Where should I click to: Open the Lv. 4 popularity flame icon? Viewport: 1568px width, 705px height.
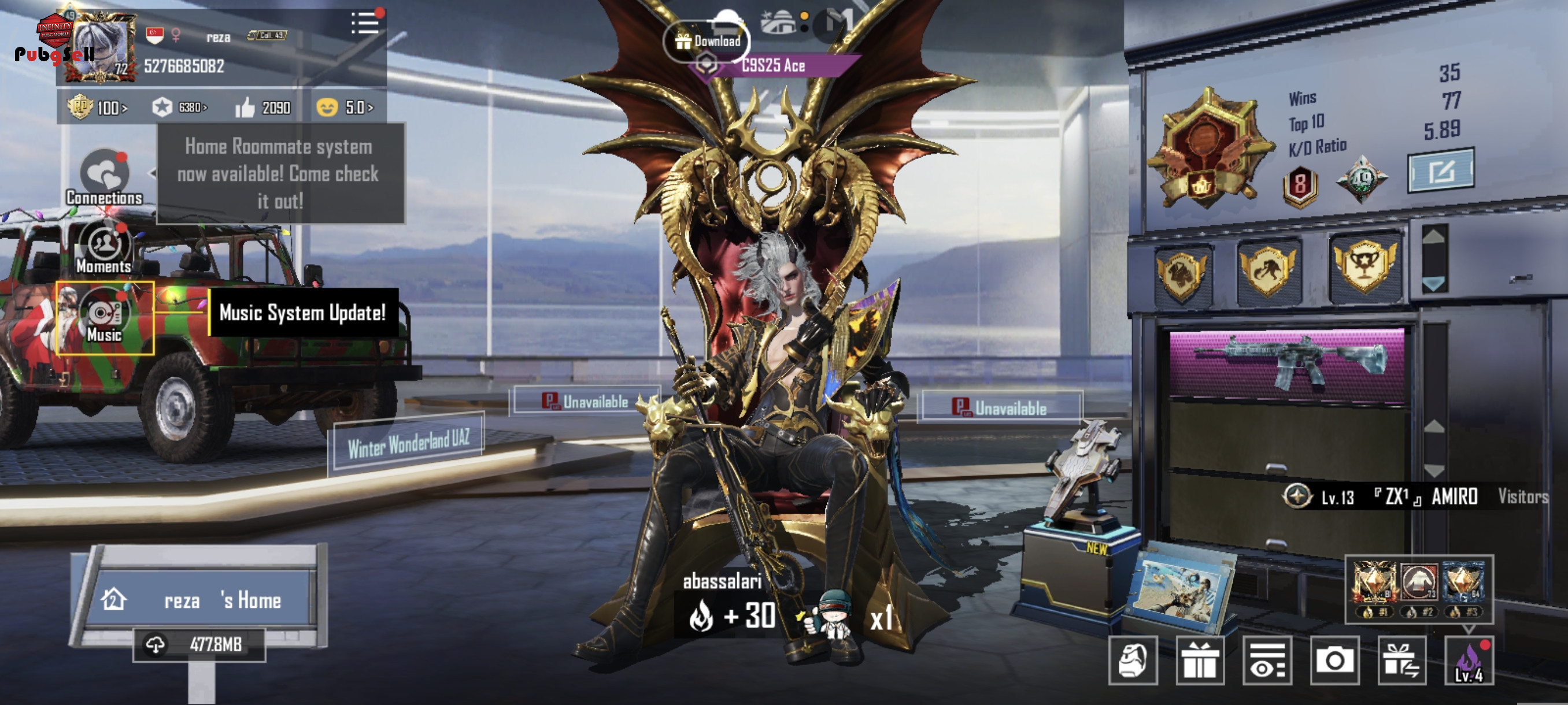1469,661
